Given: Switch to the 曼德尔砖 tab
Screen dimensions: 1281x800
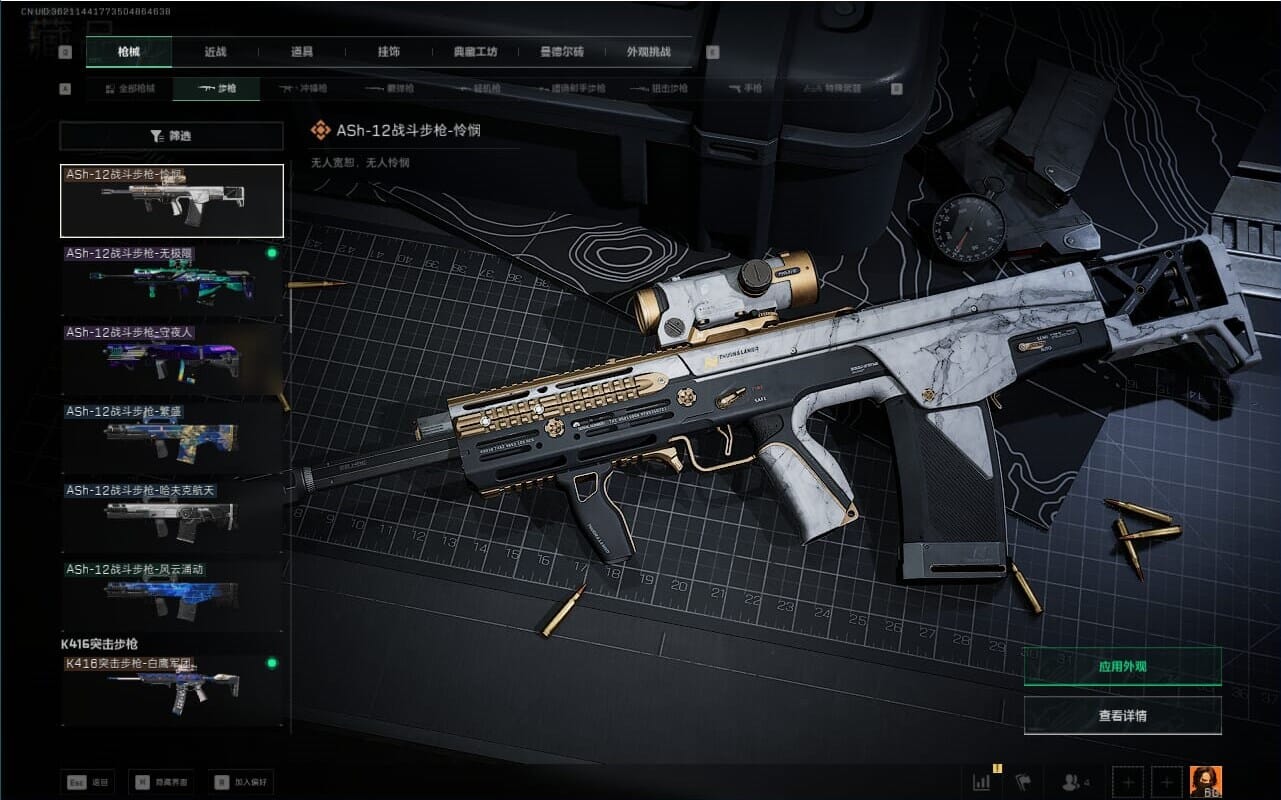Looking at the screenshot, I should pos(562,52).
